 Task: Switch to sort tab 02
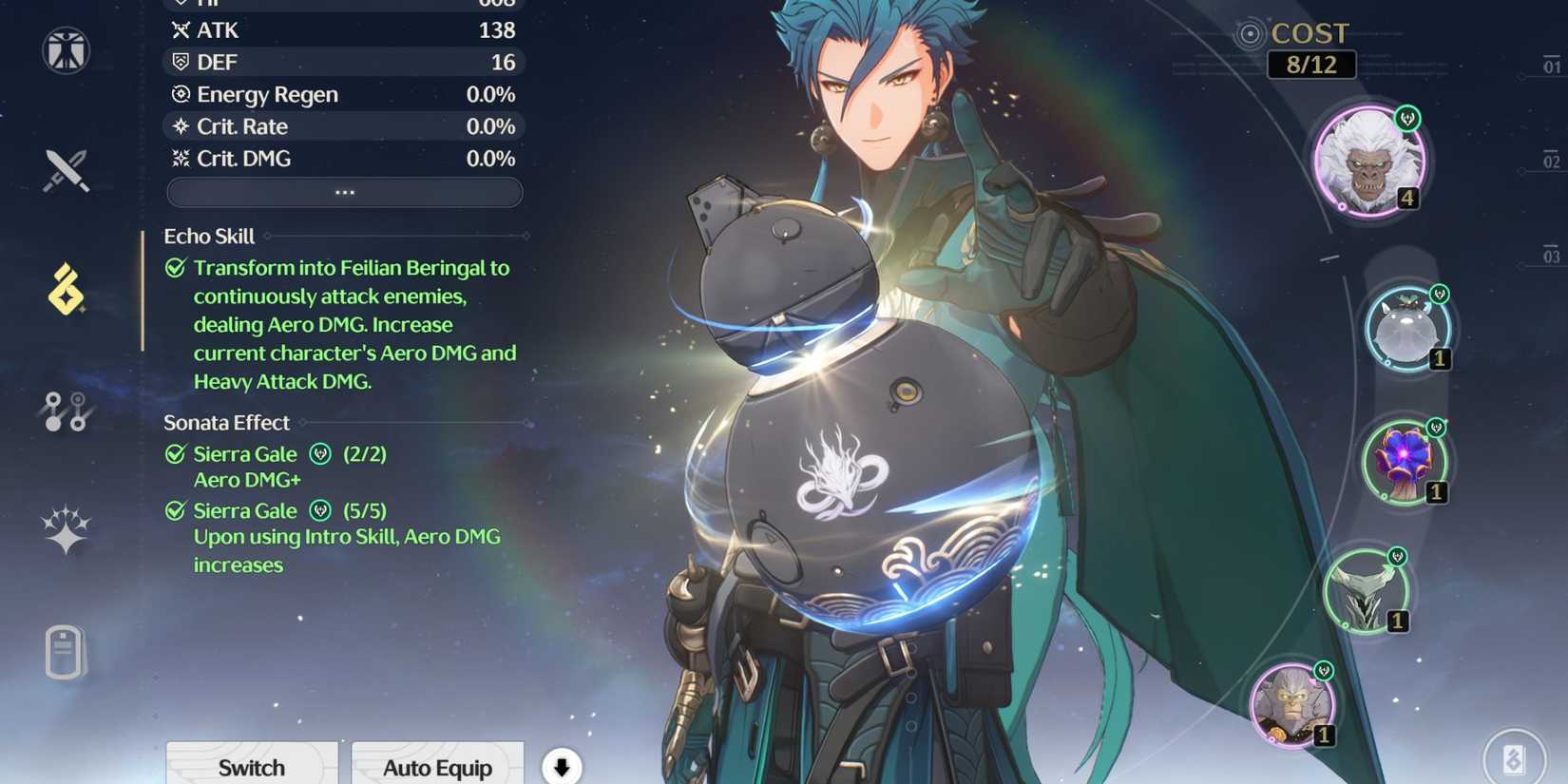tap(1553, 159)
